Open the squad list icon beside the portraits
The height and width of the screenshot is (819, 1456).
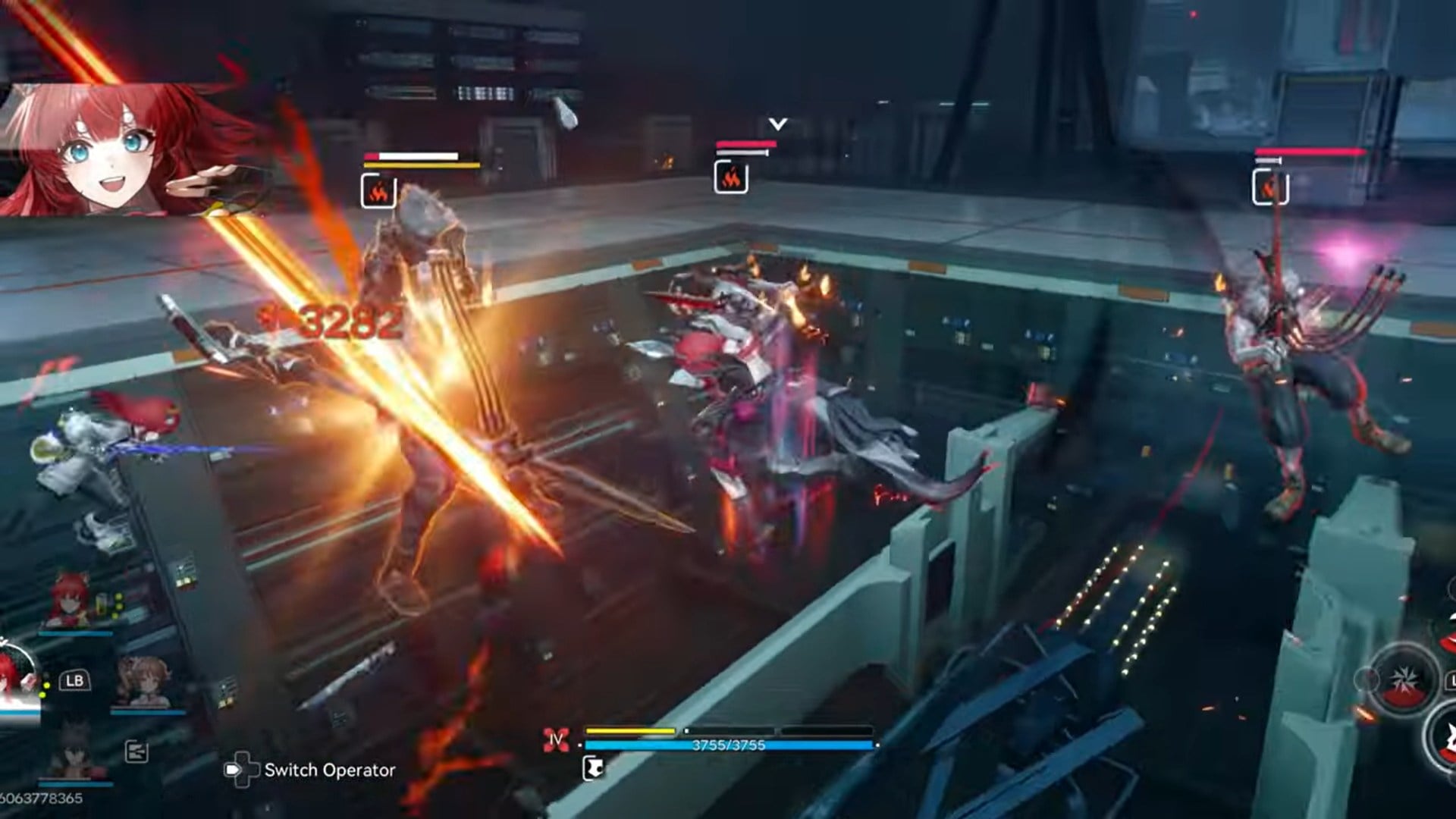click(x=136, y=752)
